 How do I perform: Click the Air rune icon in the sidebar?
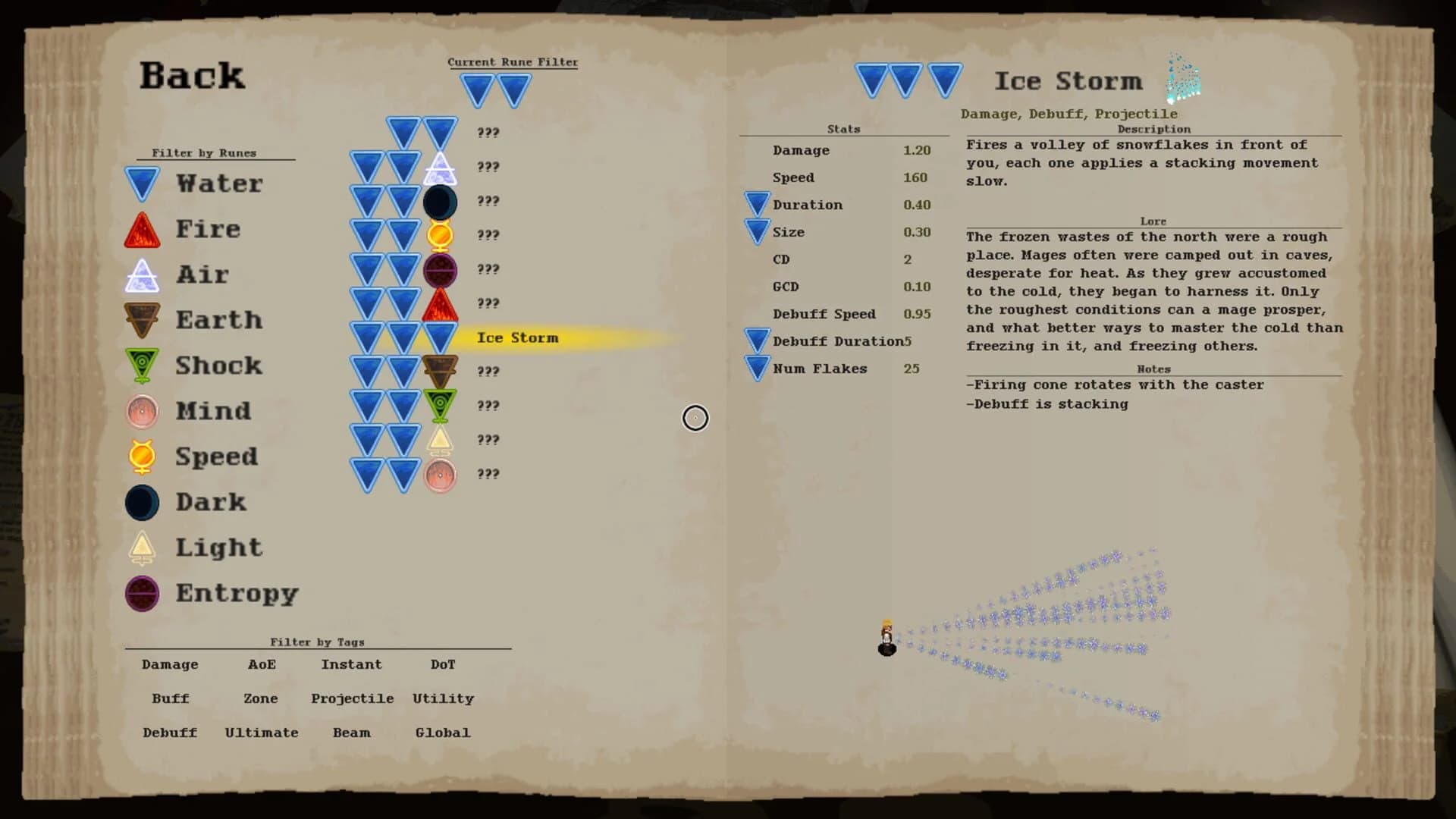click(143, 274)
